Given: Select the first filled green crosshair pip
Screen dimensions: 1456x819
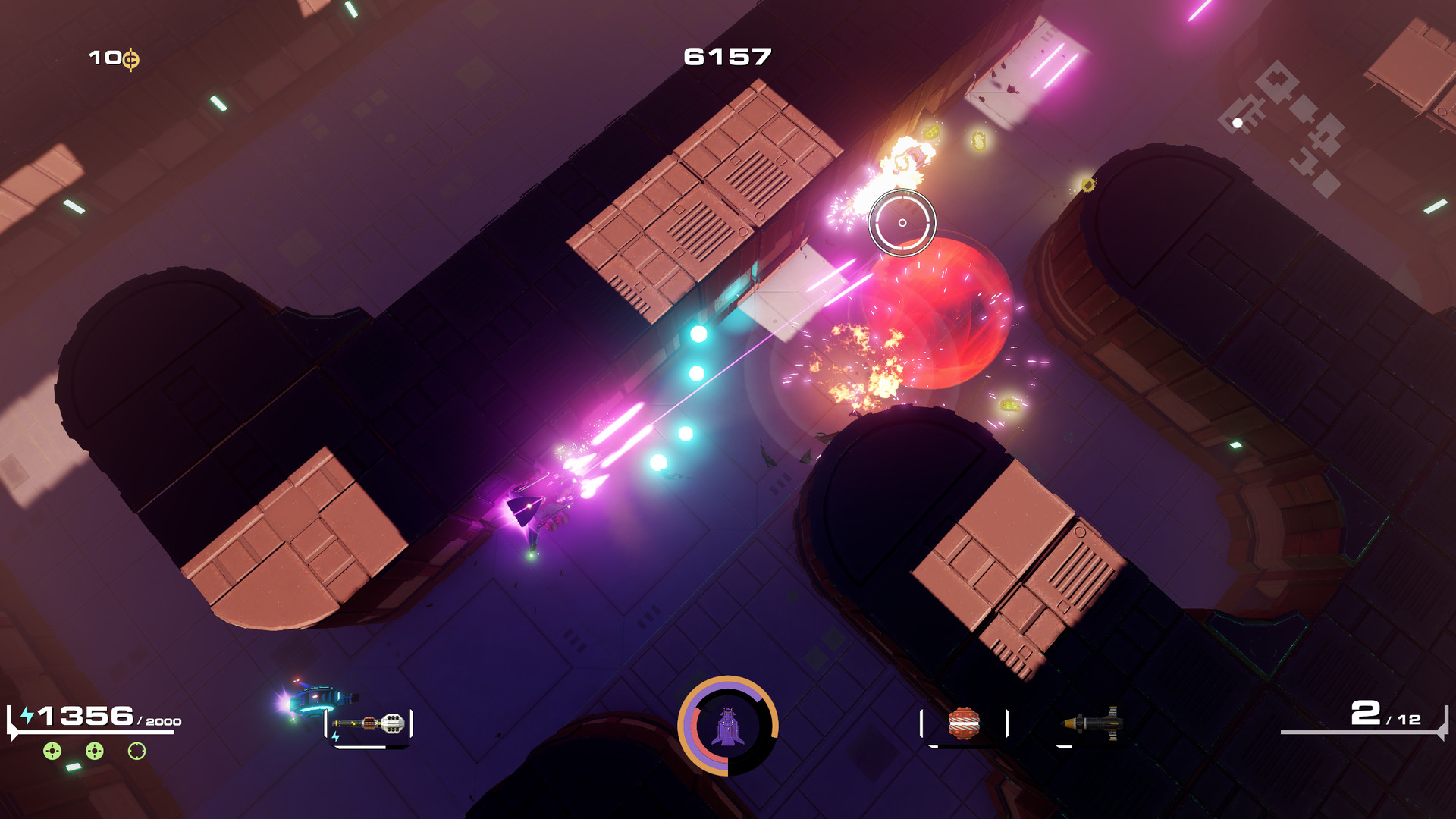Looking at the screenshot, I should pyautogui.click(x=51, y=751).
